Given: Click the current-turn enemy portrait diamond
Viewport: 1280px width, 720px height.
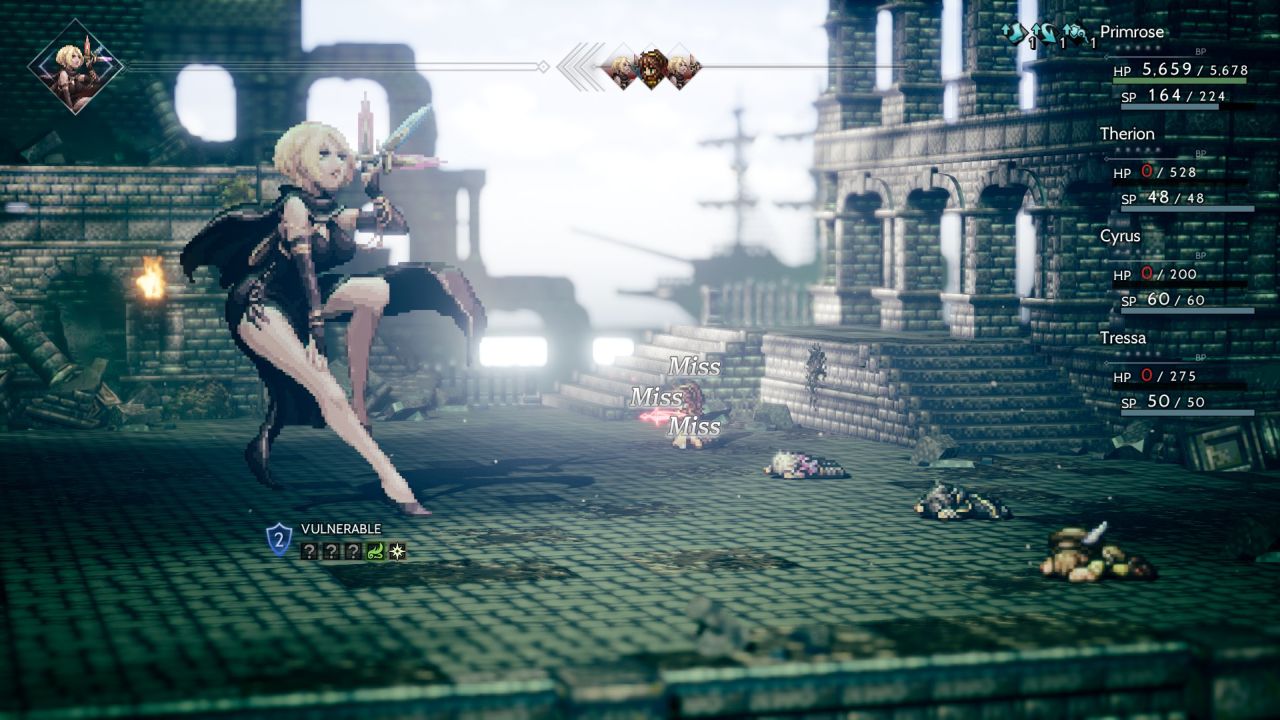Looking at the screenshot, I should pos(75,66).
